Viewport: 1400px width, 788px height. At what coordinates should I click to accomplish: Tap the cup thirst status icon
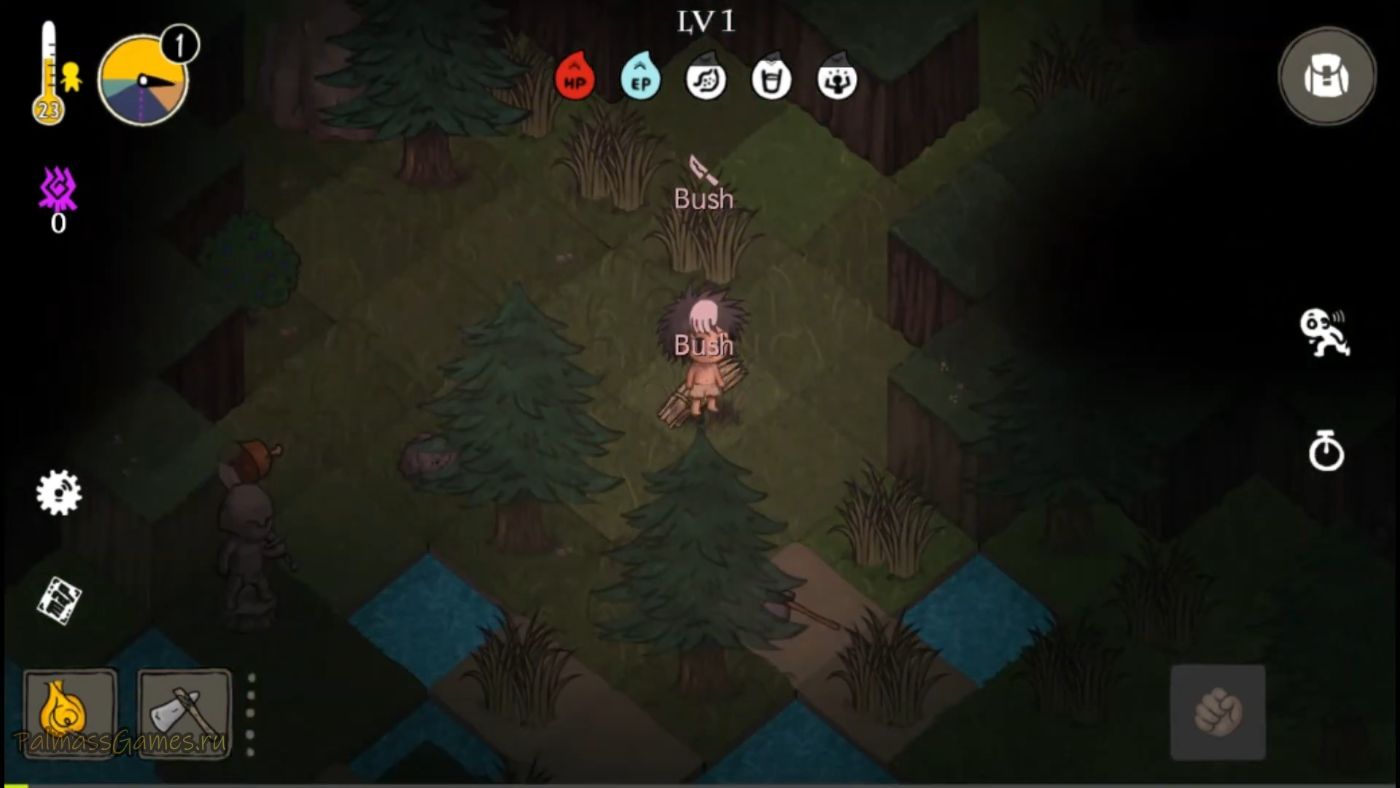pos(771,78)
